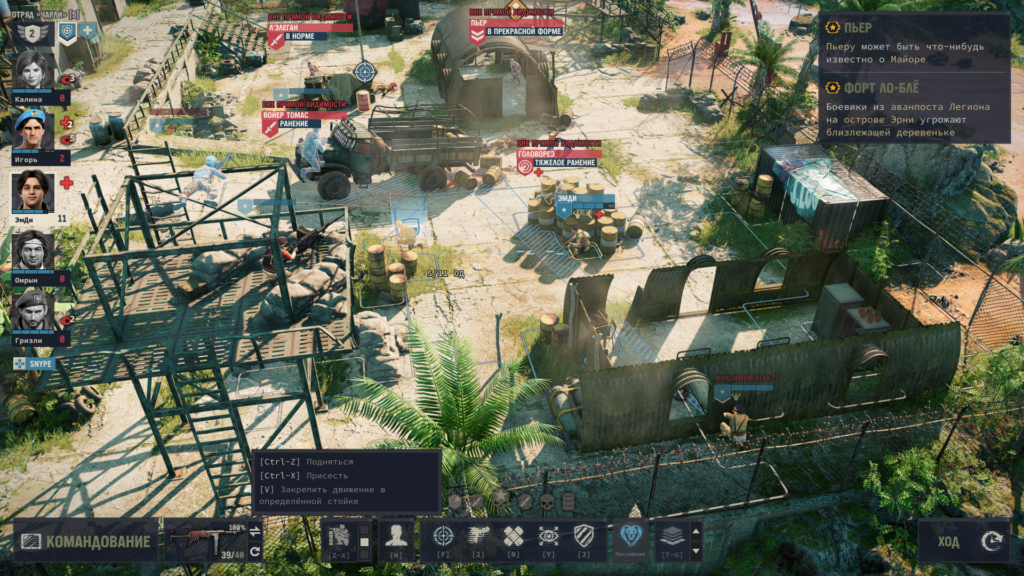Activate the crosshair aimed shot ability
The height and width of the screenshot is (576, 1024).
(443, 536)
